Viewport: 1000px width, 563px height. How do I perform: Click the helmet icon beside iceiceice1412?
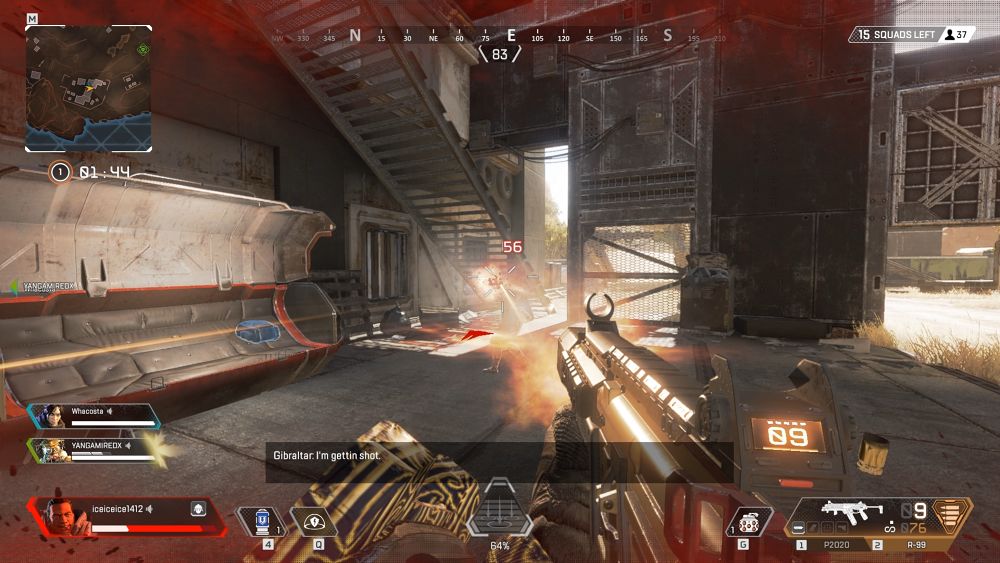198,509
